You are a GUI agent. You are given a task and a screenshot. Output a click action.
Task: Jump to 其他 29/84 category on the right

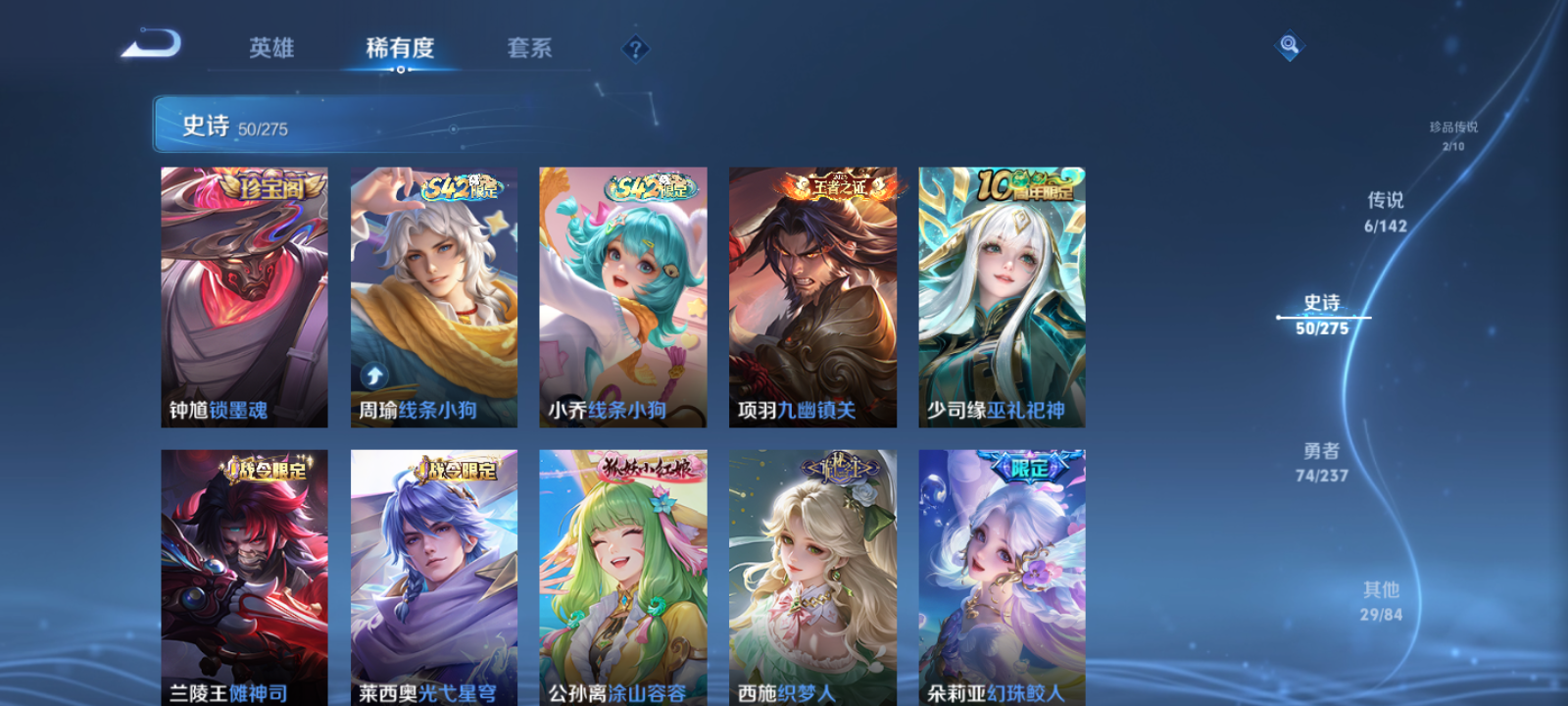pyautogui.click(x=1382, y=601)
